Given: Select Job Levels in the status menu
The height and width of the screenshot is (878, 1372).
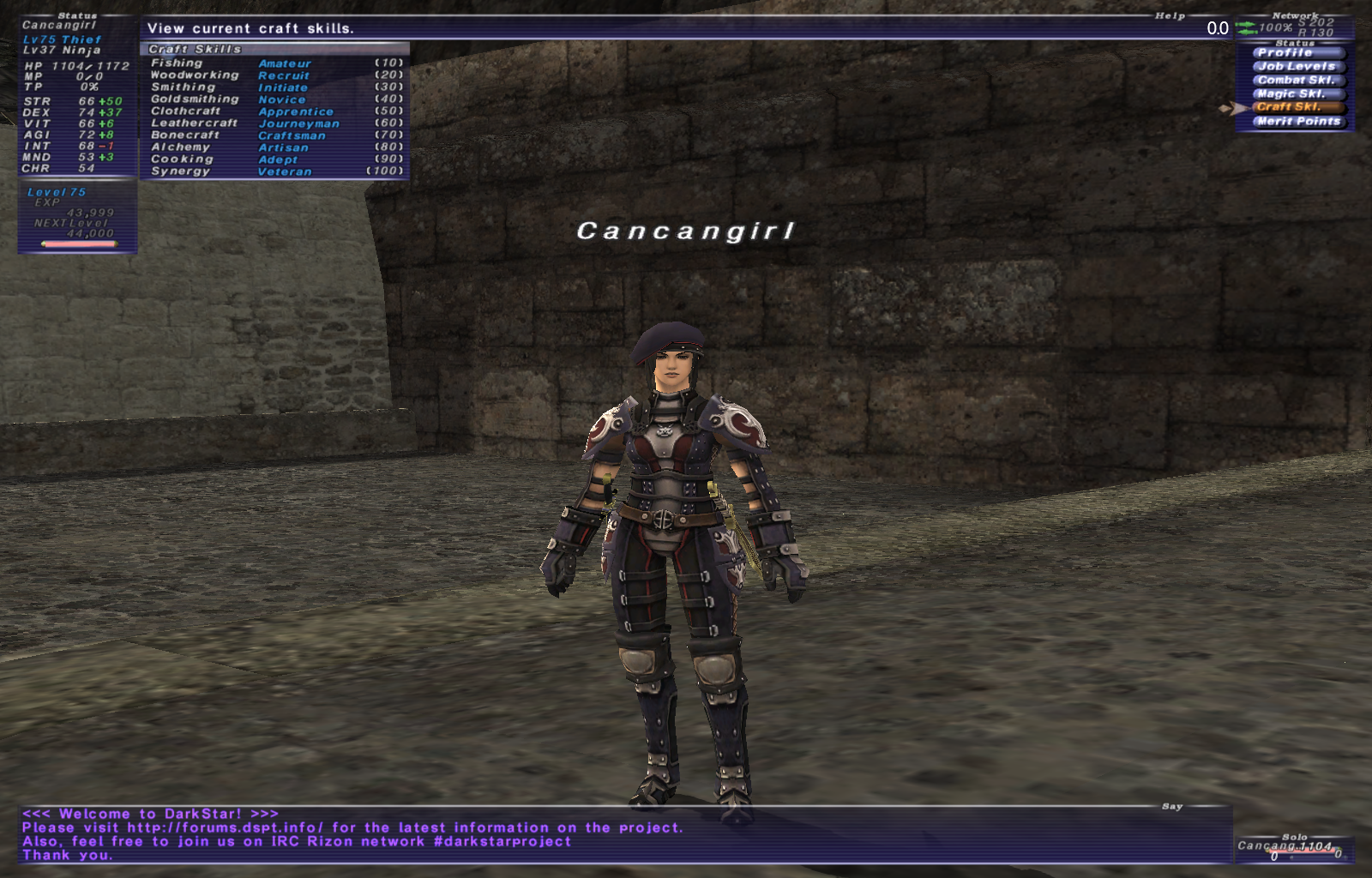Looking at the screenshot, I should [1295, 67].
